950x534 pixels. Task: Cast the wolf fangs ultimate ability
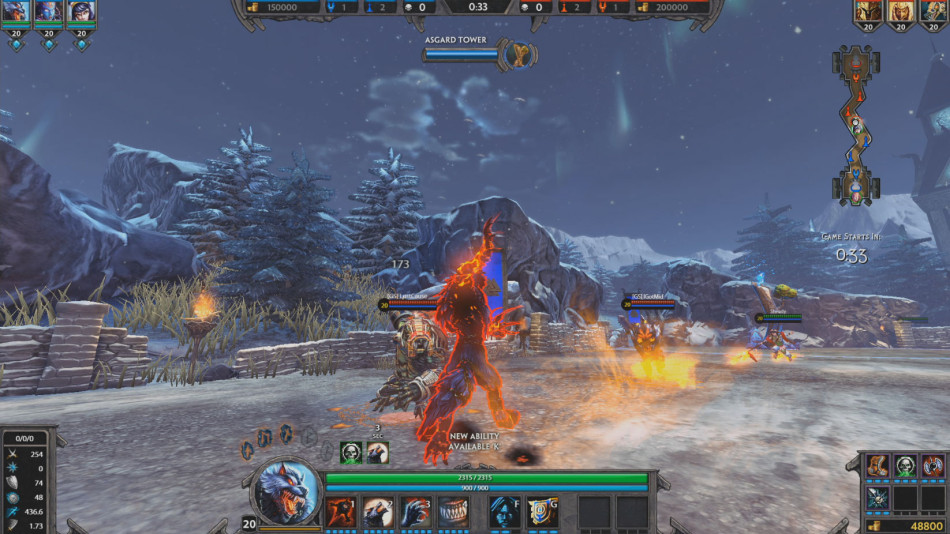(x=454, y=511)
